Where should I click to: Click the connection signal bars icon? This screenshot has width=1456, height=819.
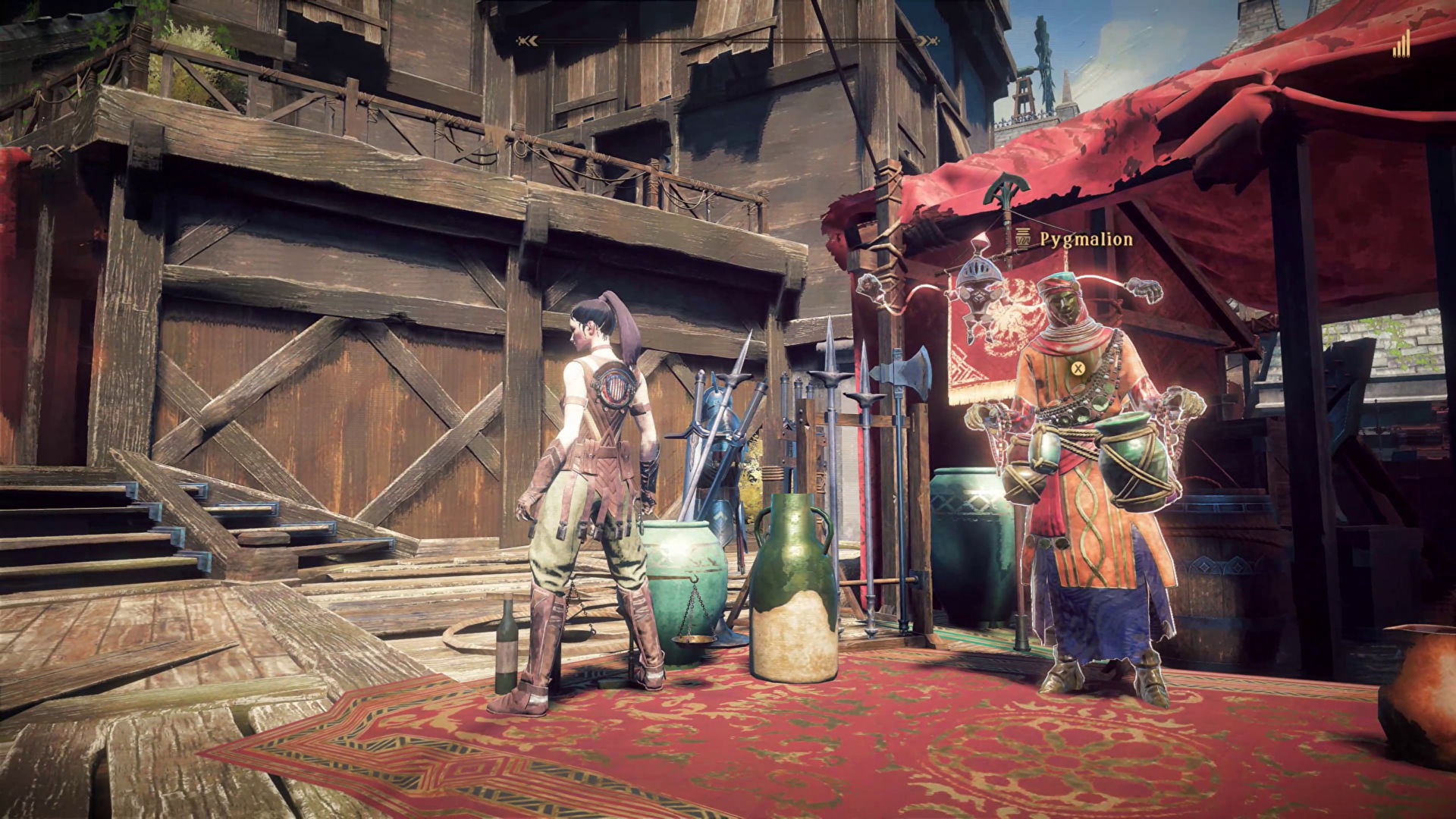[1401, 45]
